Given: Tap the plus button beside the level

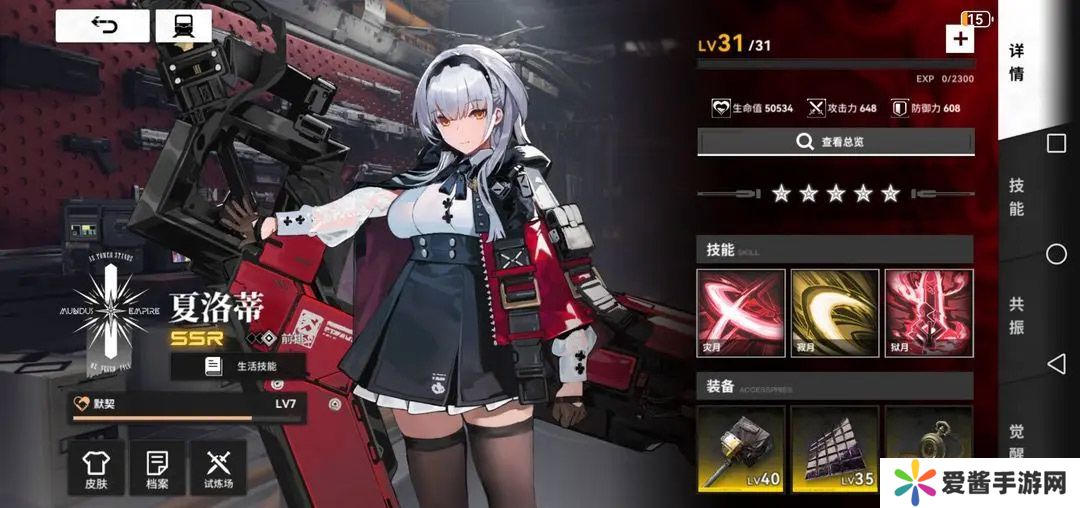Looking at the screenshot, I should click(x=959, y=39).
